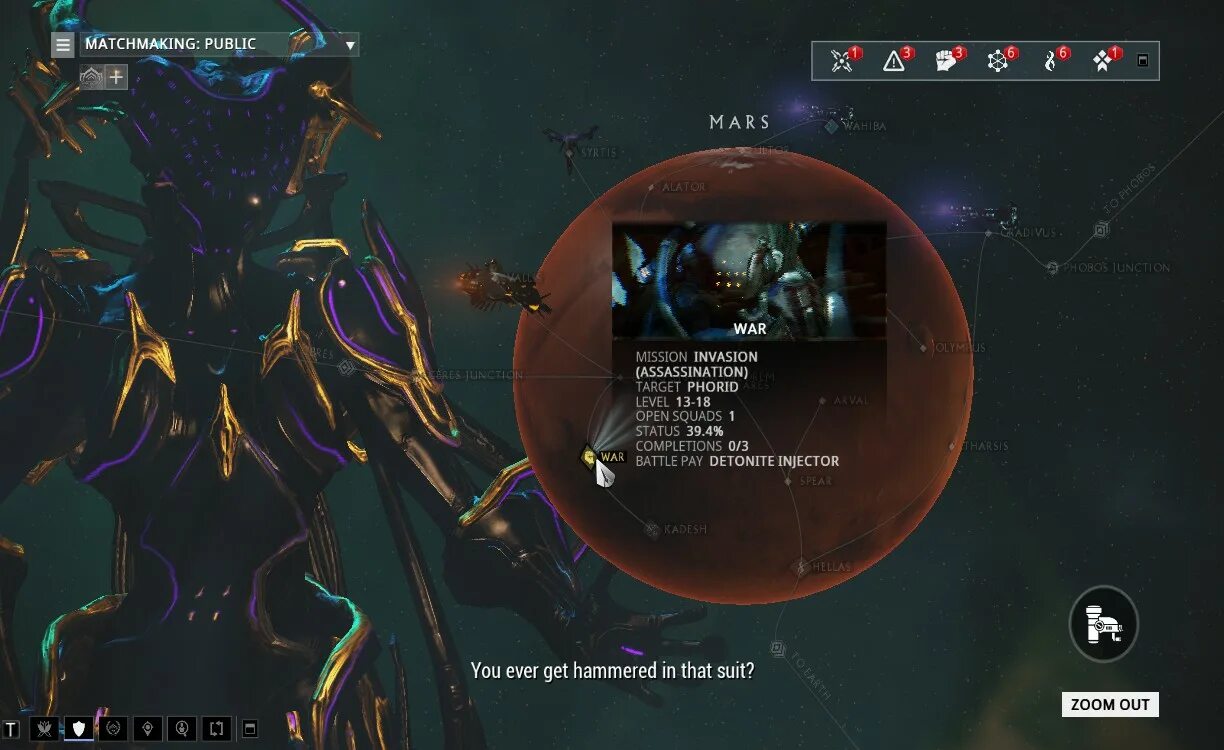Viewport: 1224px width, 750px height.
Task: Open the raised fist invasions panel
Action: tap(946, 61)
